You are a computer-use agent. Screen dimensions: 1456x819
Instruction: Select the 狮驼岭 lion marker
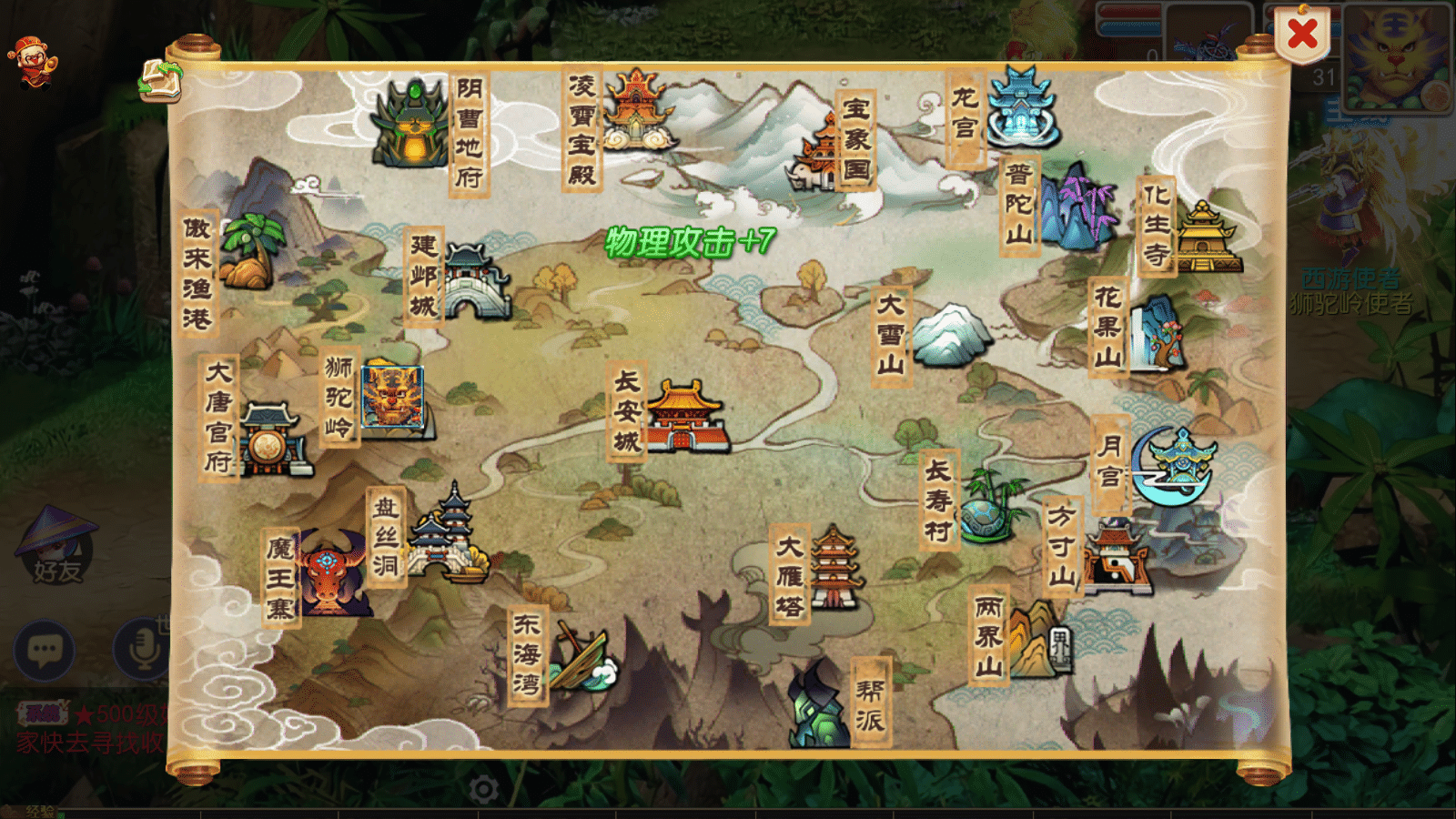coord(391,397)
